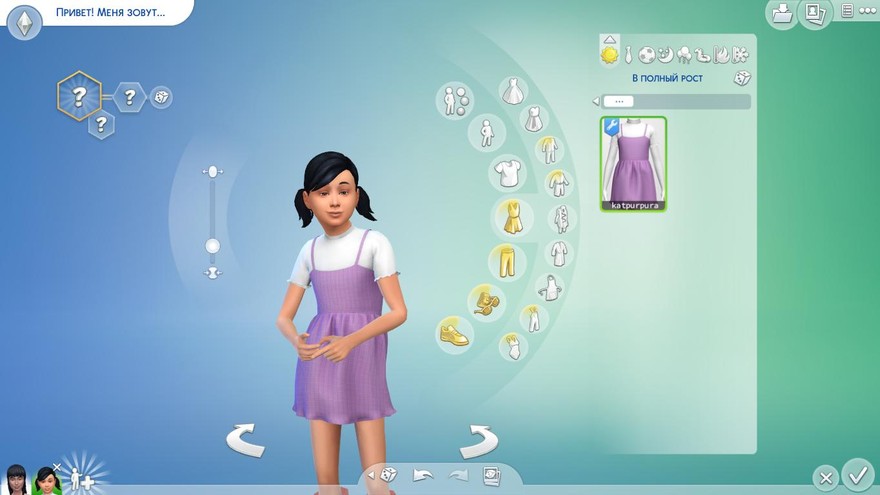Image resolution: width=880 pixels, height=495 pixels.
Task: Open the gallery save folder button
Action: pyautogui.click(x=780, y=14)
